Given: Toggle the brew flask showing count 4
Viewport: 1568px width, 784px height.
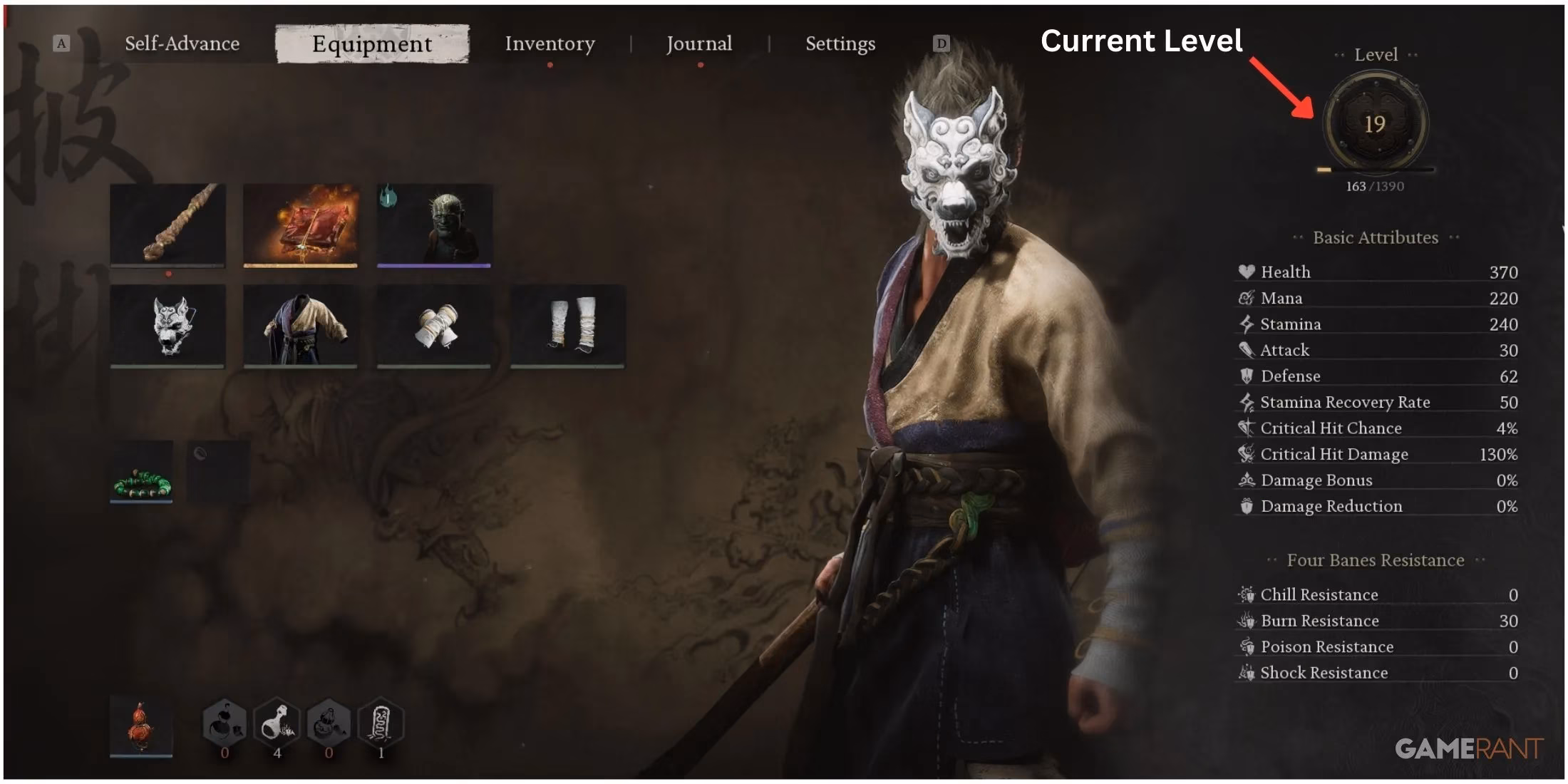Looking at the screenshot, I should 277,721.
